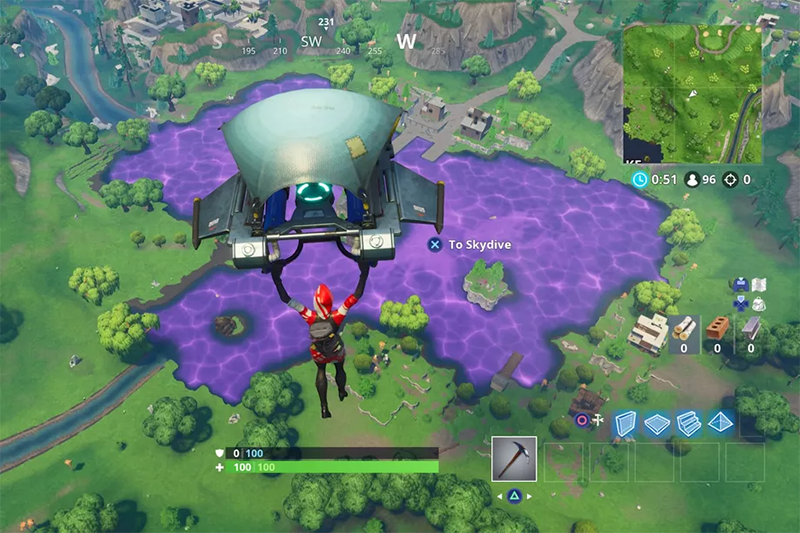Open the backpack inventory icon

click(758, 303)
